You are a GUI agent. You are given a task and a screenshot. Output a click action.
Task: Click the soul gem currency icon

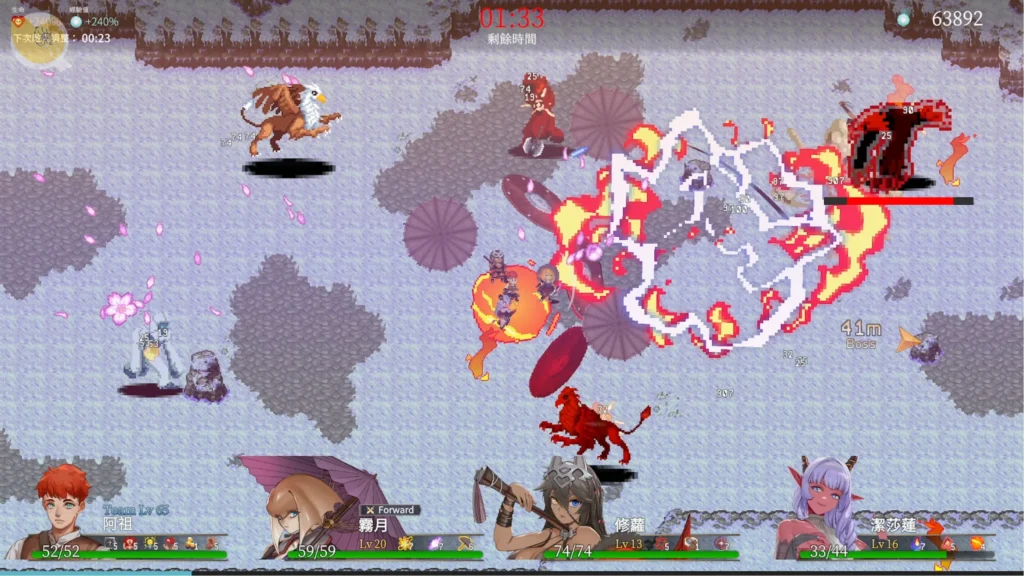click(903, 19)
